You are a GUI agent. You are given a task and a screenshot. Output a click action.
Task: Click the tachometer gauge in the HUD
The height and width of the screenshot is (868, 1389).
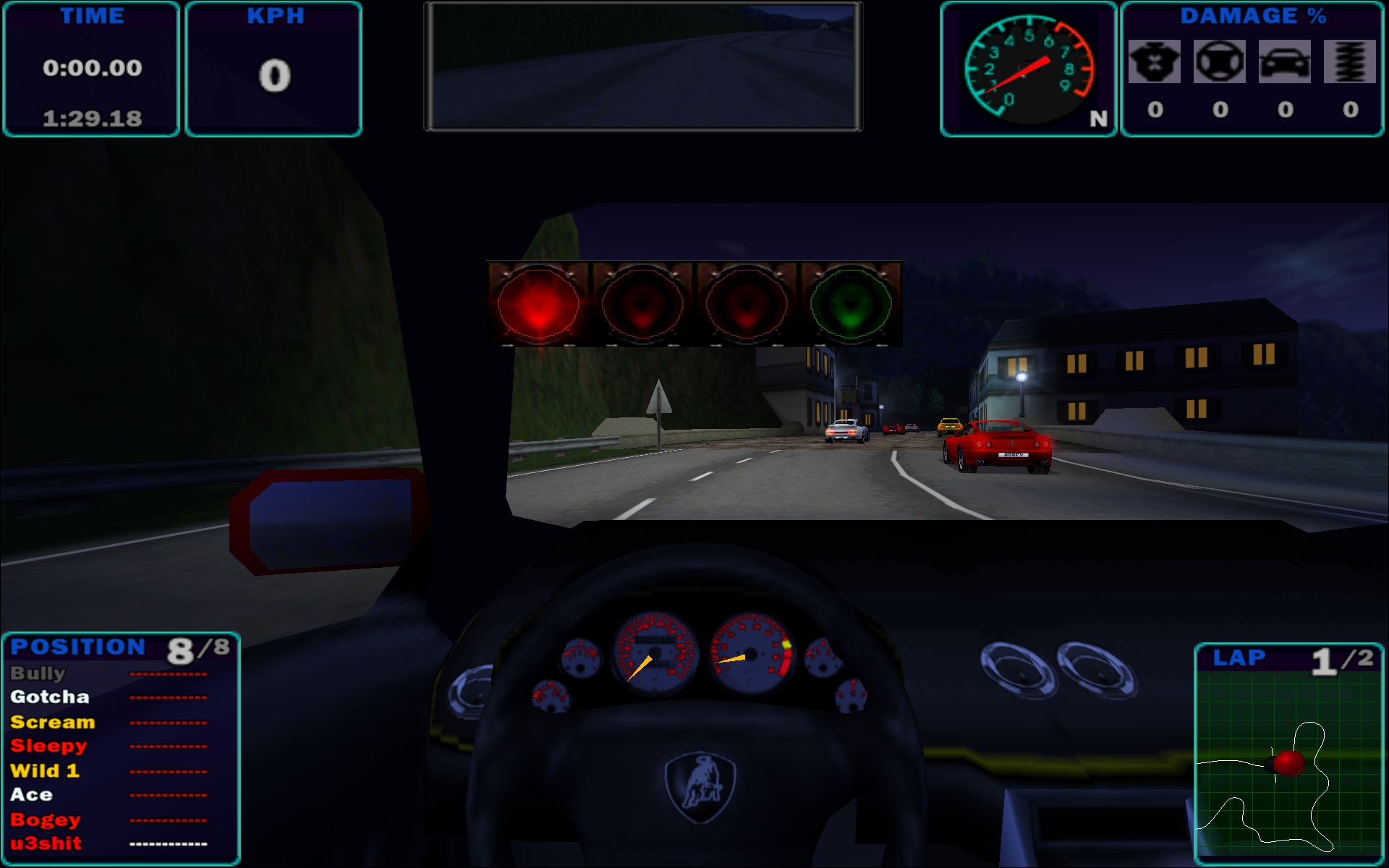point(1028,68)
